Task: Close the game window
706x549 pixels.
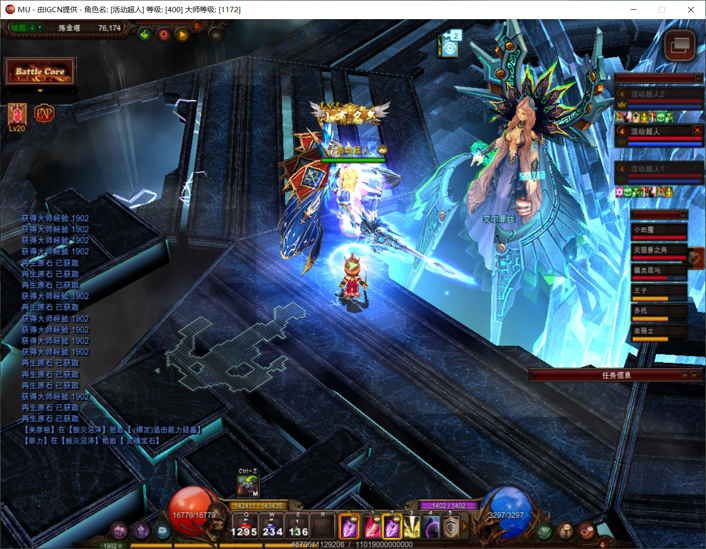Action: (689, 9)
